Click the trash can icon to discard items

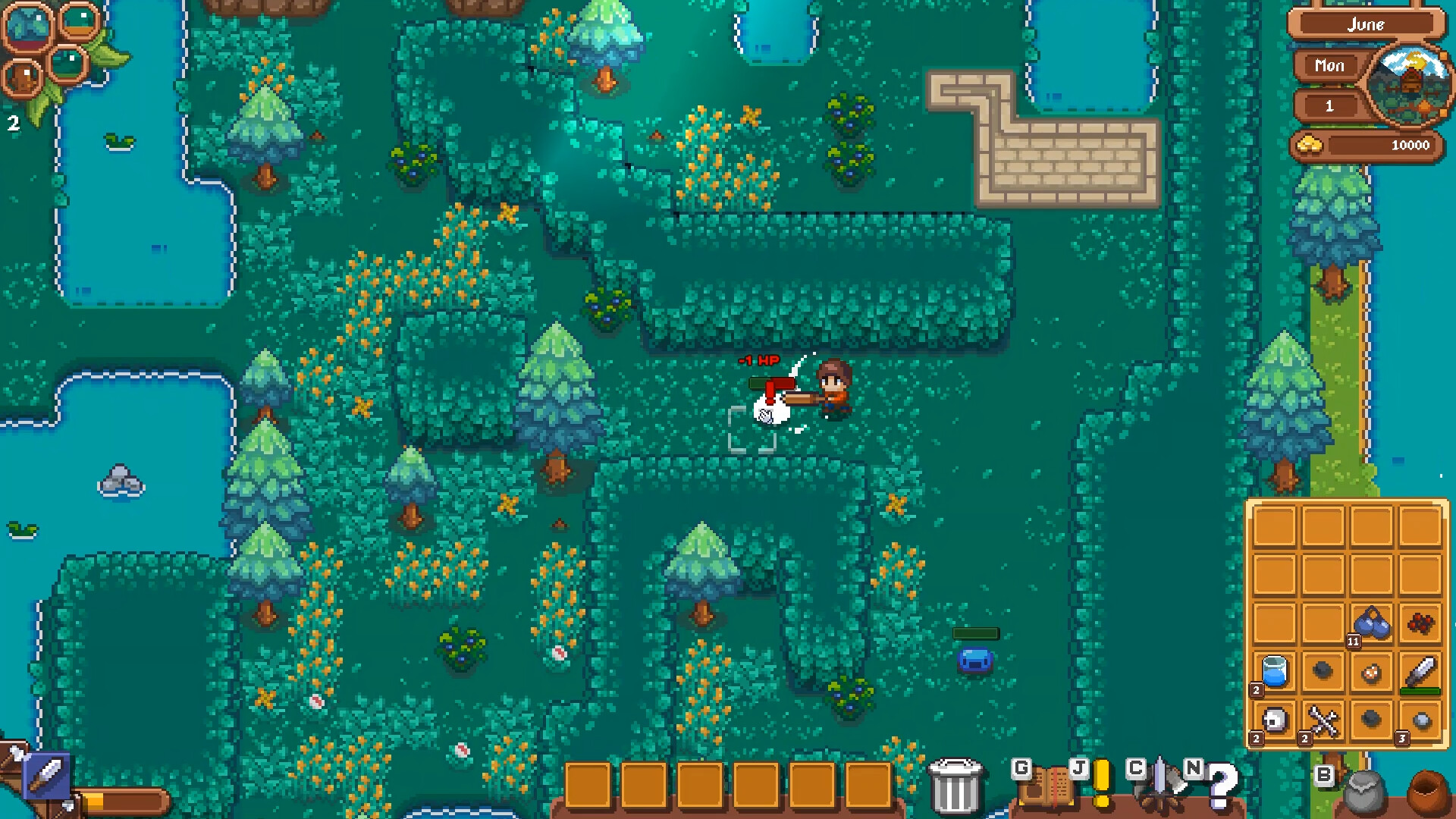tap(957, 785)
